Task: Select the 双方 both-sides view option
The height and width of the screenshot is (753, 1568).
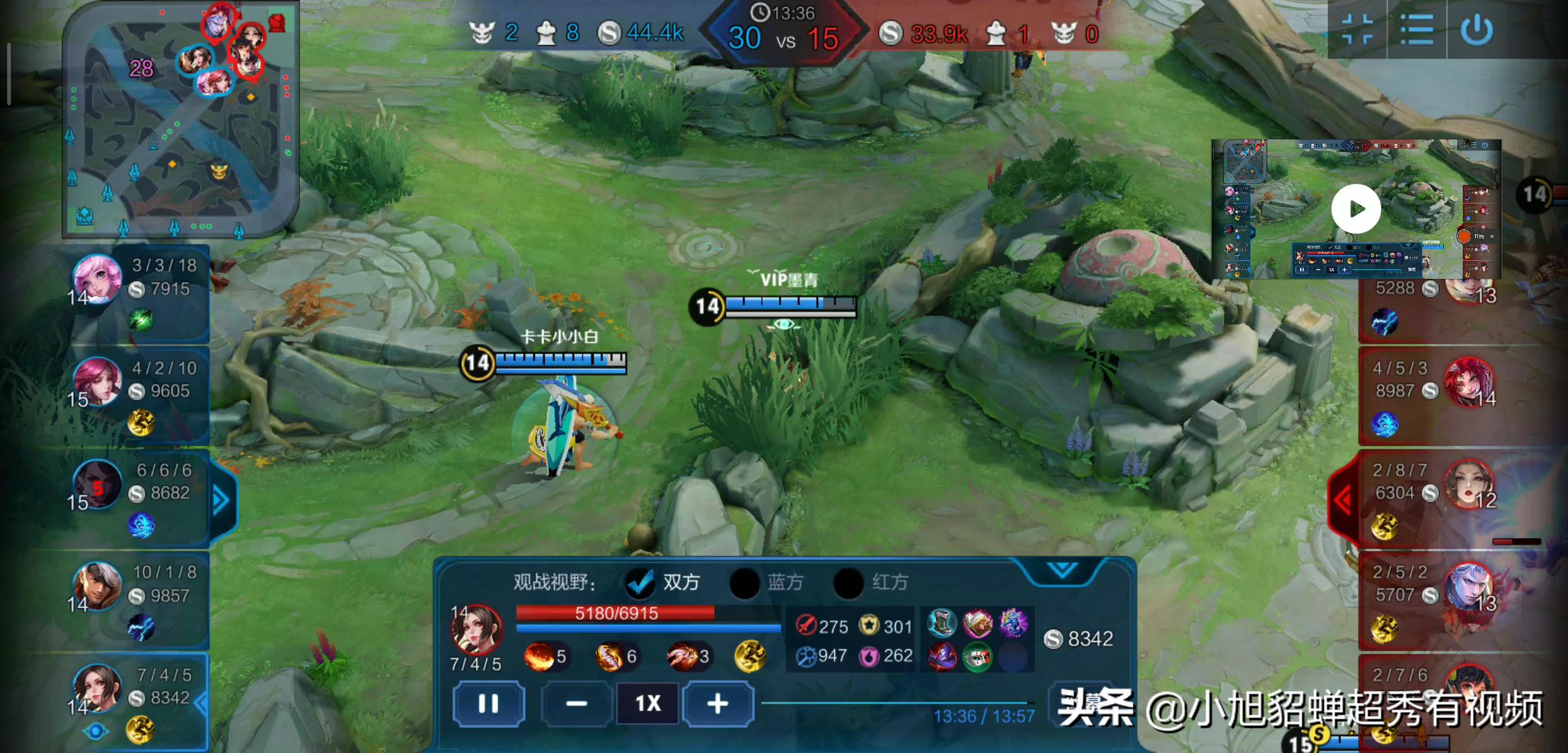Action: pyautogui.click(x=640, y=583)
